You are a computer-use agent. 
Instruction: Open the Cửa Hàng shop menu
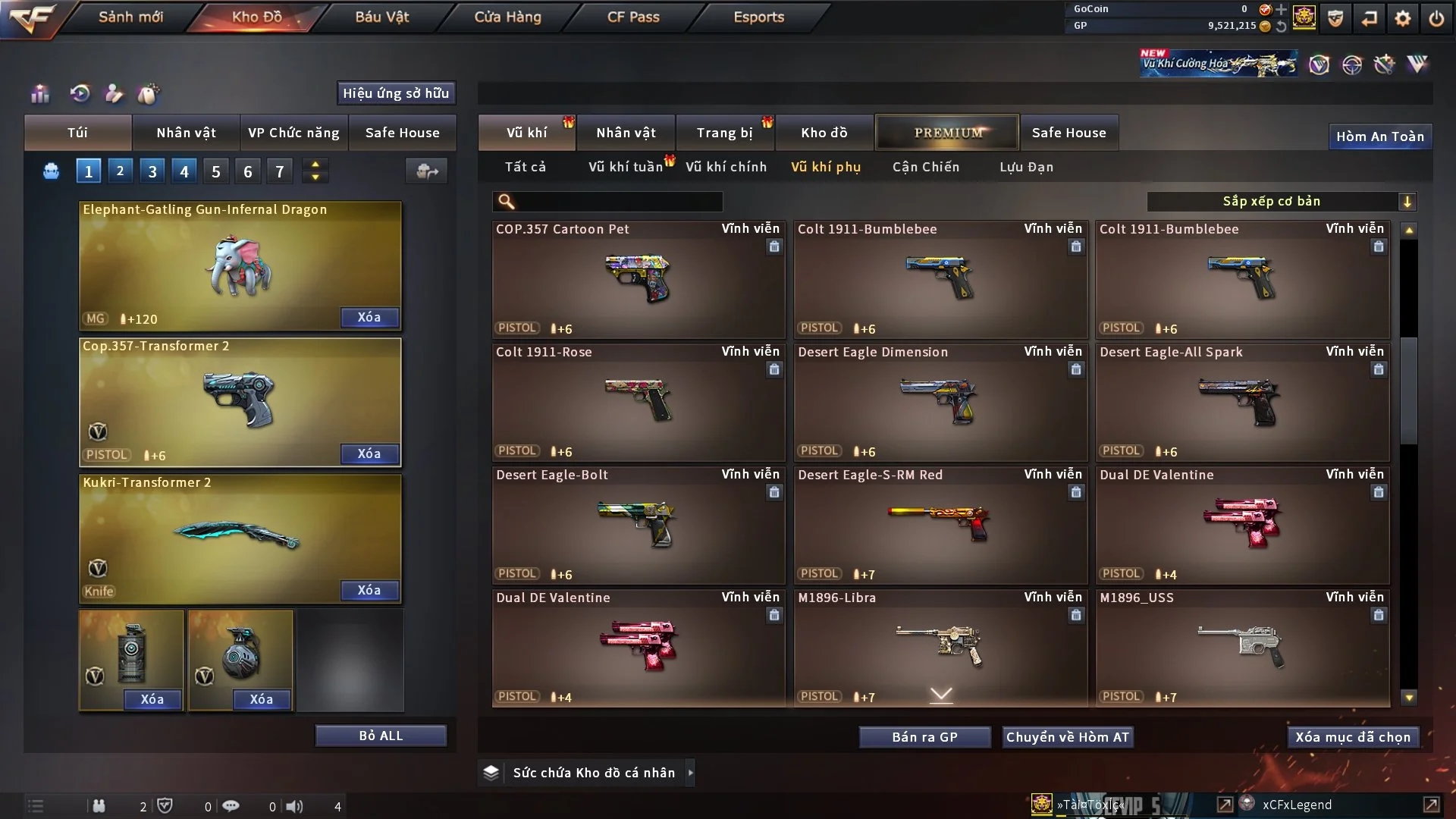(507, 17)
